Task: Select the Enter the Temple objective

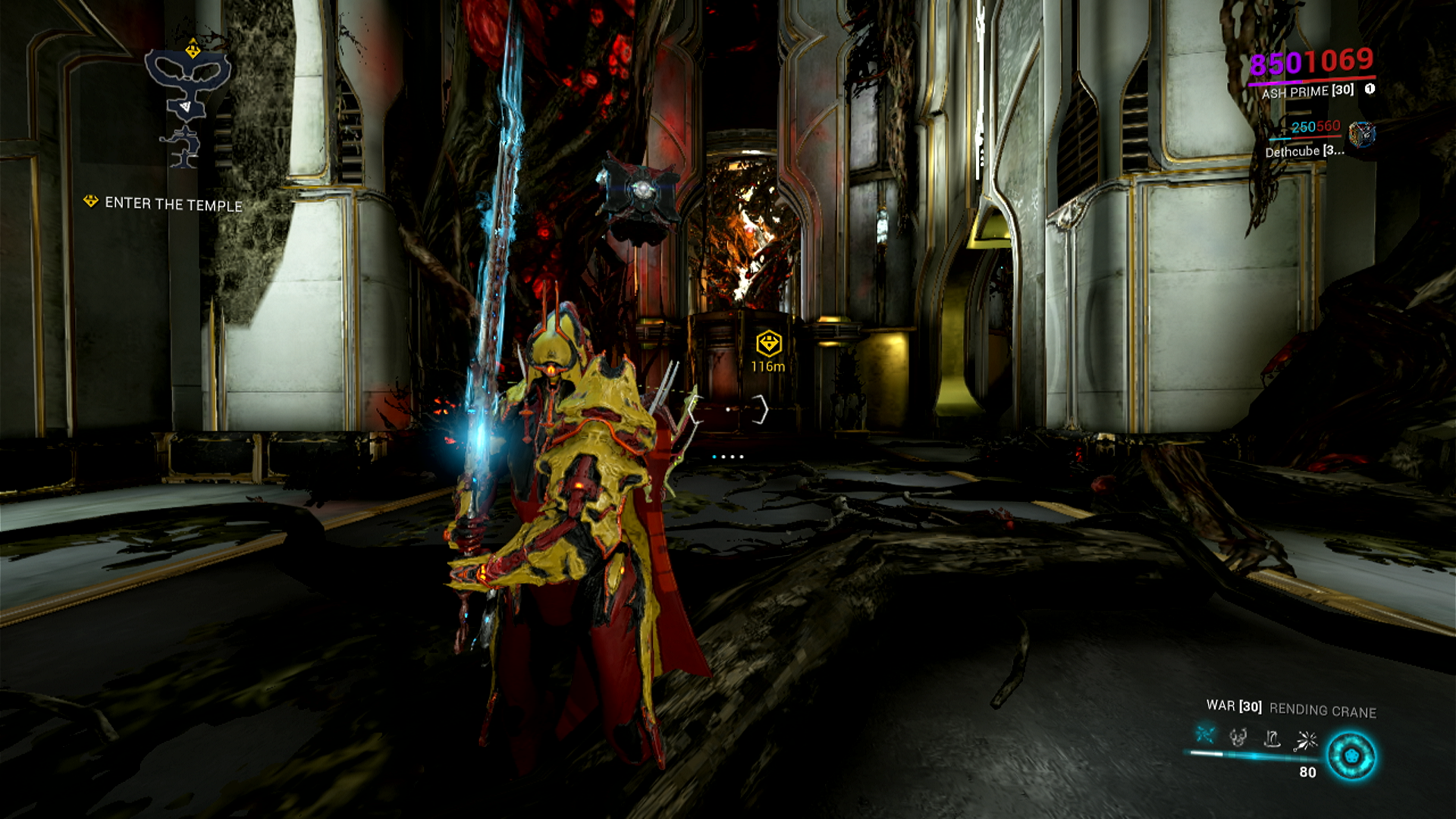Action: (173, 204)
